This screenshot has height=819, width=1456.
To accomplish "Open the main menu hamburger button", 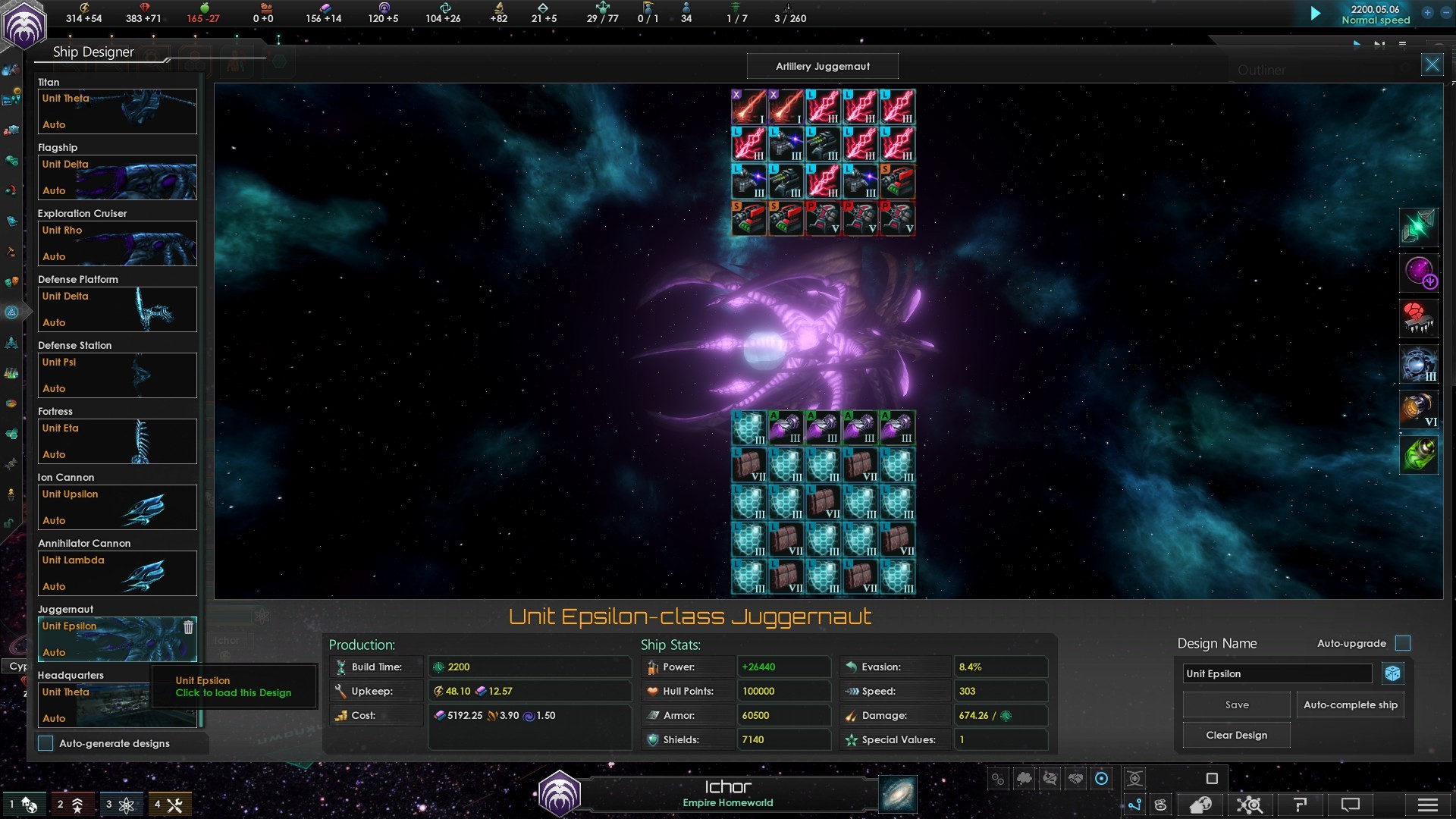I will (1427, 805).
